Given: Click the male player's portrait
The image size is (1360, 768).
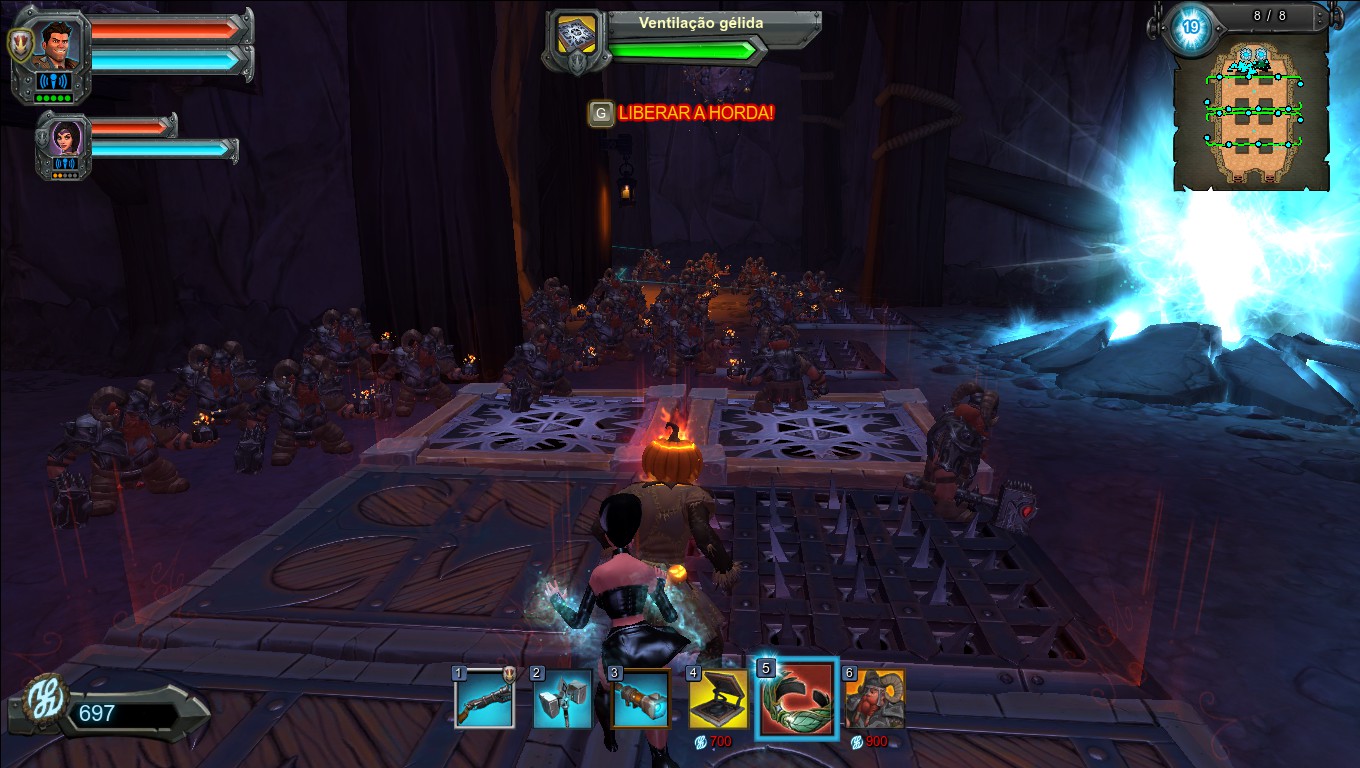Looking at the screenshot, I should coord(59,44).
